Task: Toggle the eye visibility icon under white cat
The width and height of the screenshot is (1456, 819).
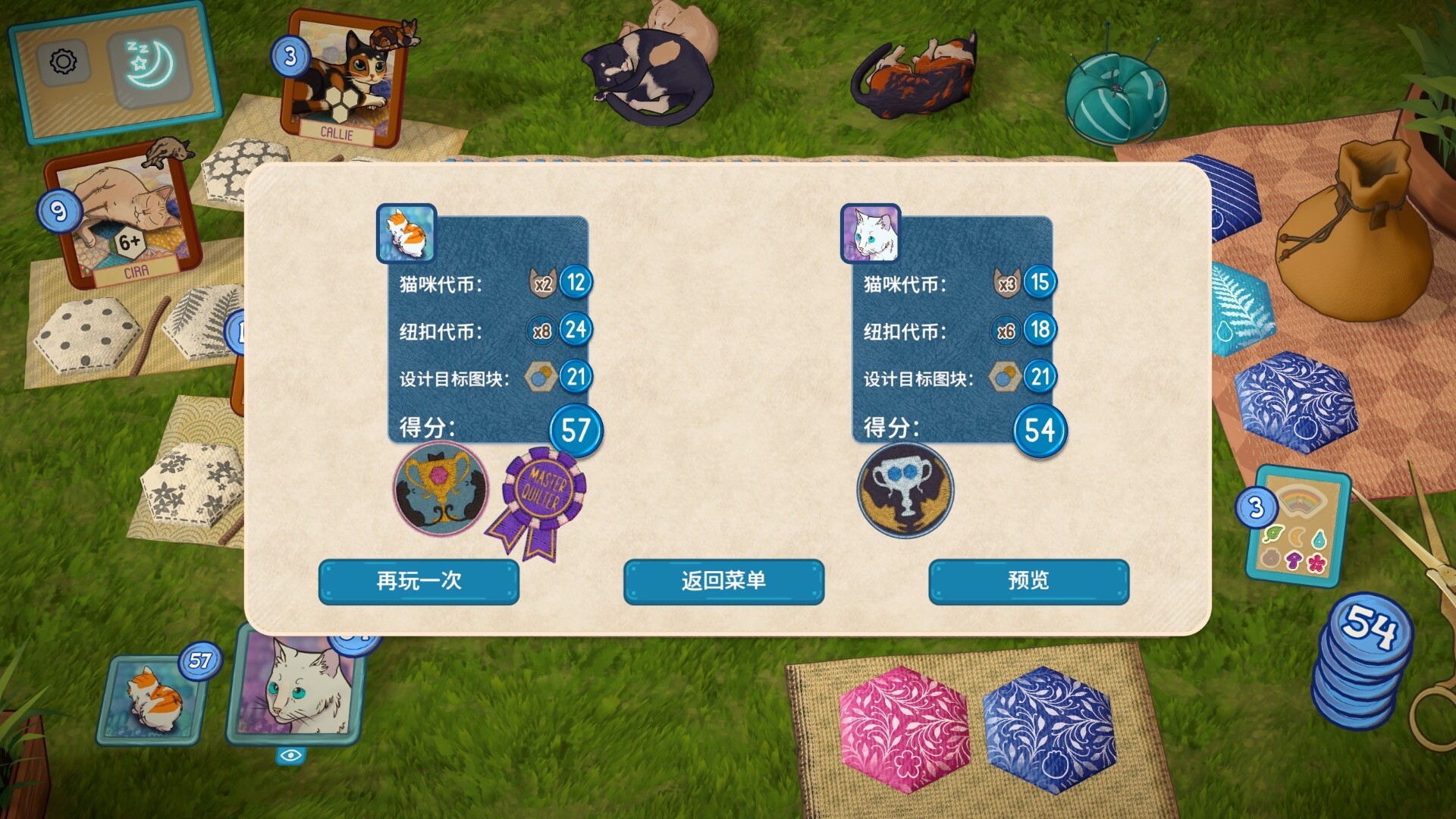Action: [291, 755]
